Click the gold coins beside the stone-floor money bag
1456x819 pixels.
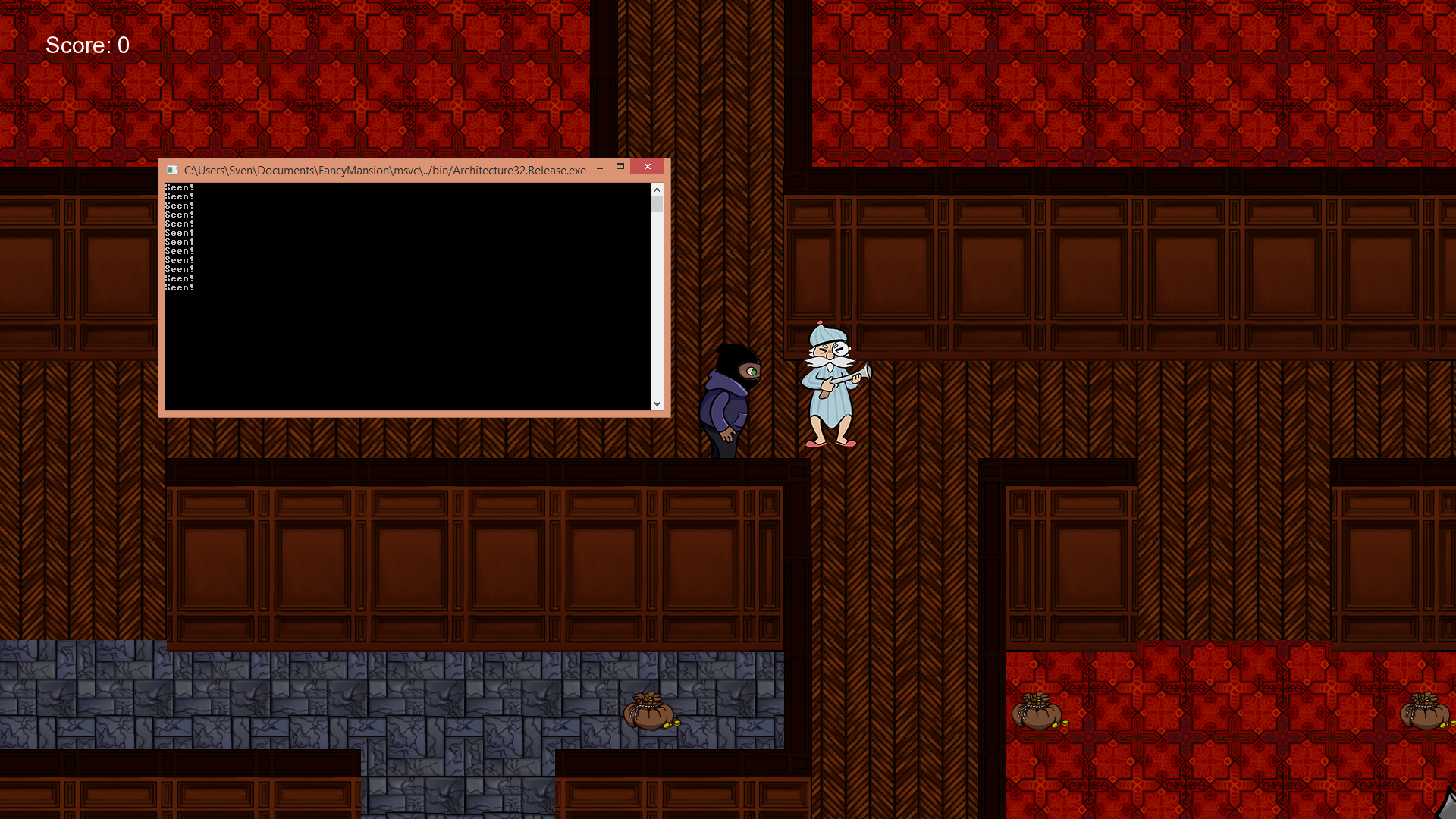[x=671, y=724]
